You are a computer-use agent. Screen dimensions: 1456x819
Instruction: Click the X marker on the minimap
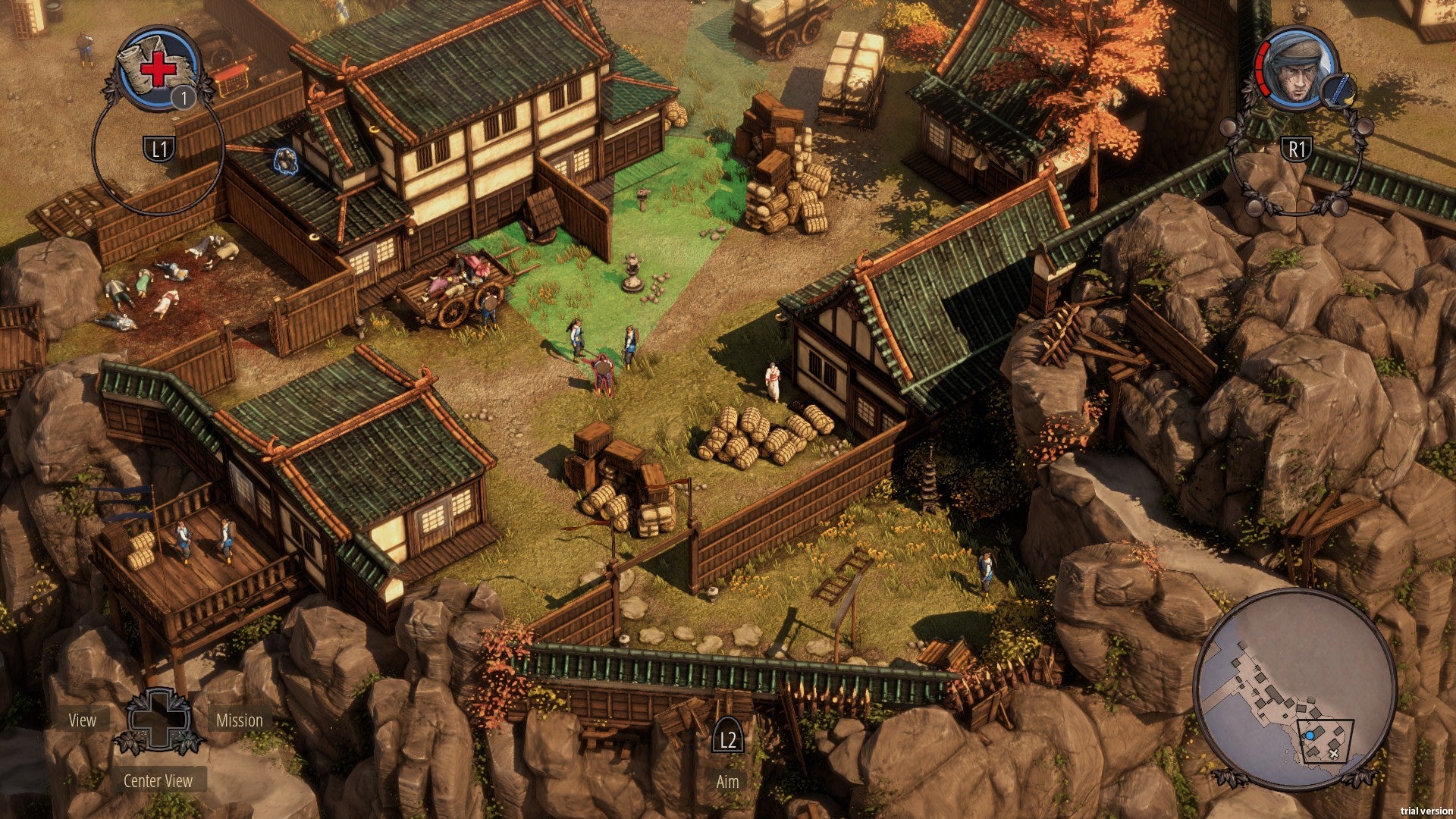click(x=1333, y=753)
